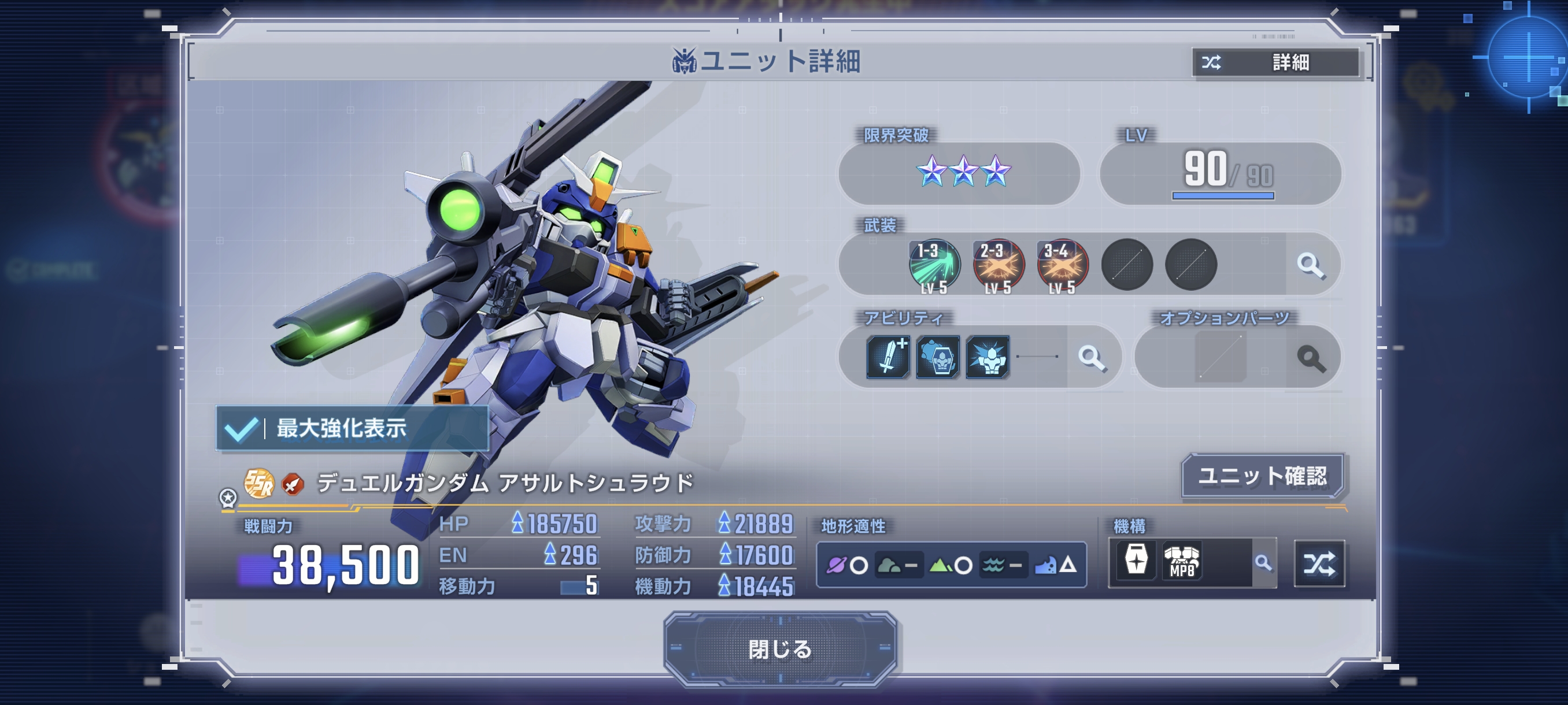The height and width of the screenshot is (705, 1568).
Task: Click the shuffle arrows button beside 機構
Action: point(1319,563)
